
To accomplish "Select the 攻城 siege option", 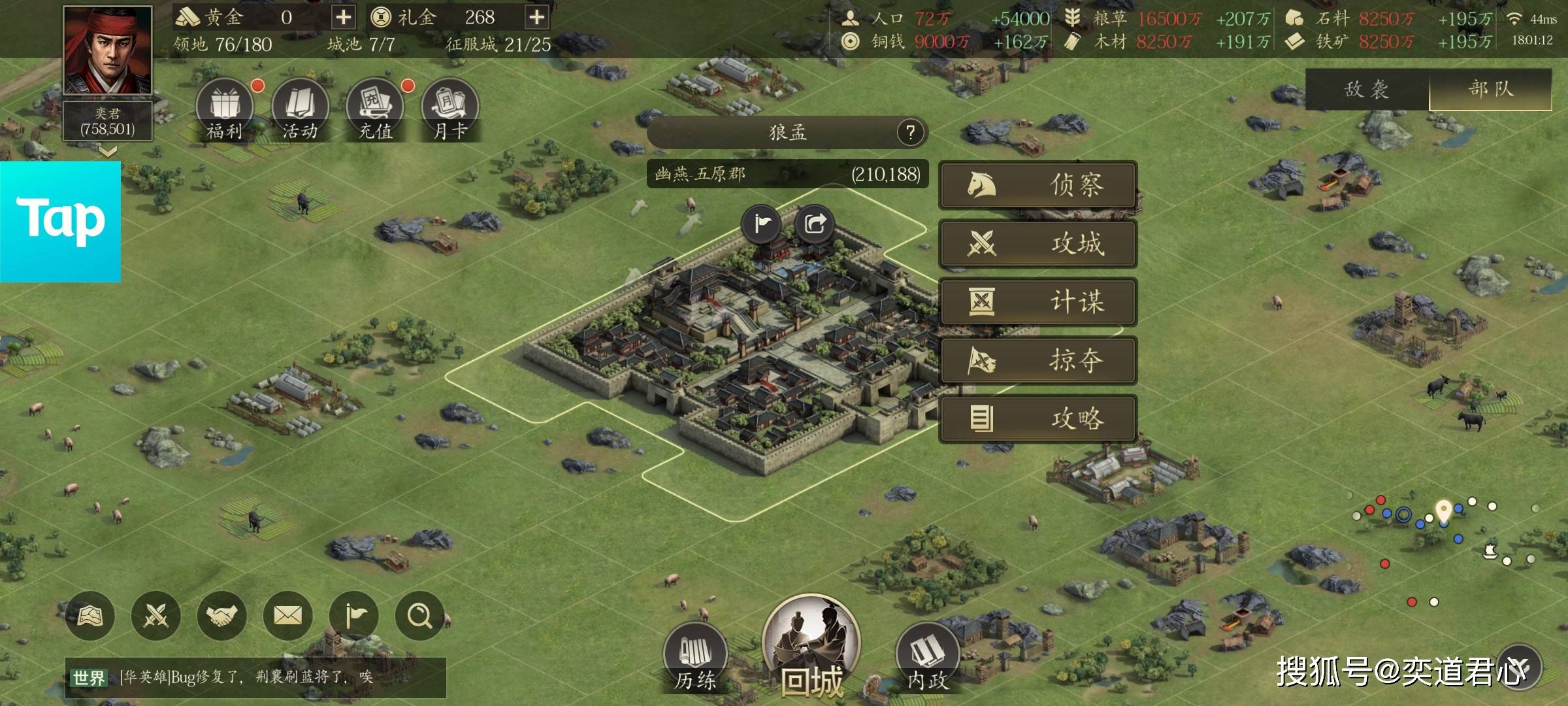I will [x=1037, y=244].
